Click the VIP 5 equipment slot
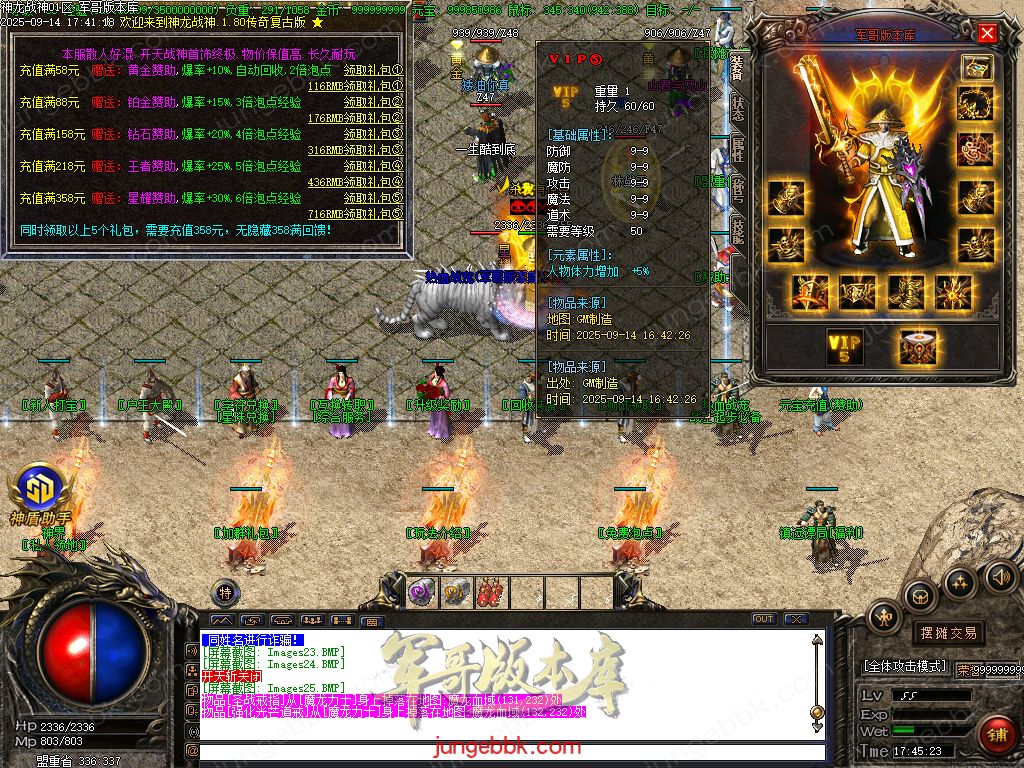Image resolution: width=1024 pixels, height=768 pixels. 845,346
